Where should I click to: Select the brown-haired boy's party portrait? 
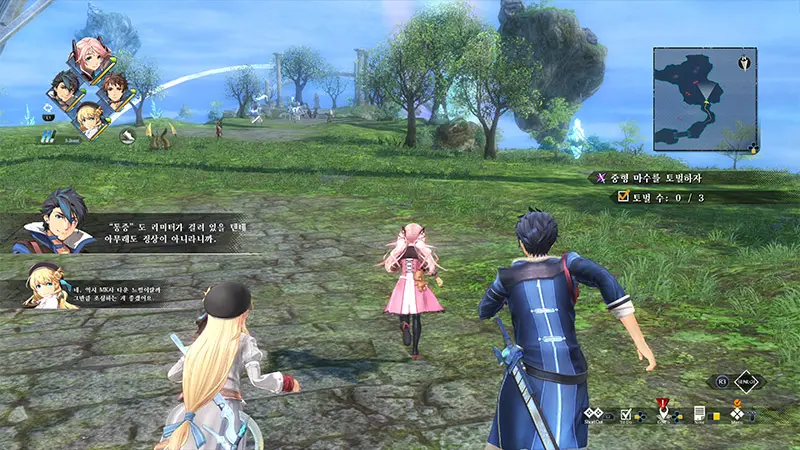point(114,93)
